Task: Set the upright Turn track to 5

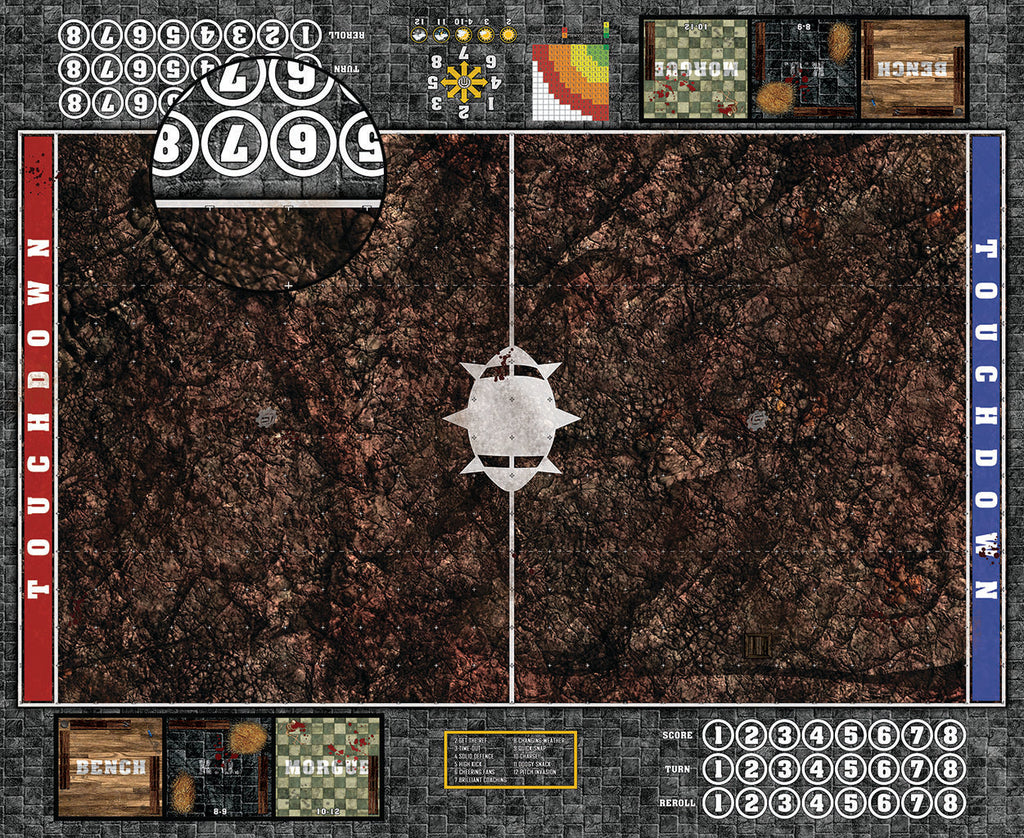Action: (x=851, y=770)
